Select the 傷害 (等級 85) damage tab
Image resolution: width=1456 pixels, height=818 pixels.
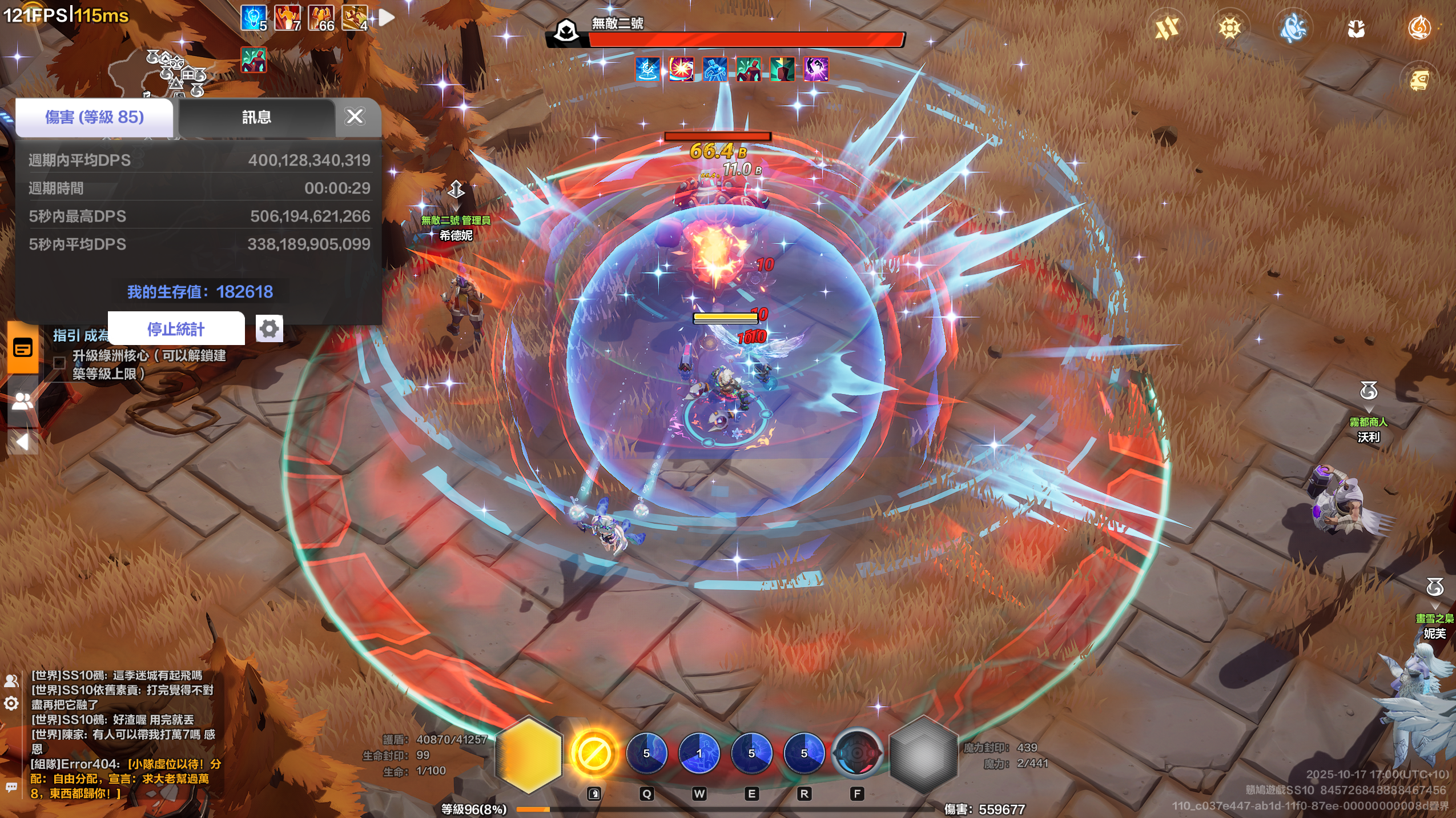pos(94,118)
